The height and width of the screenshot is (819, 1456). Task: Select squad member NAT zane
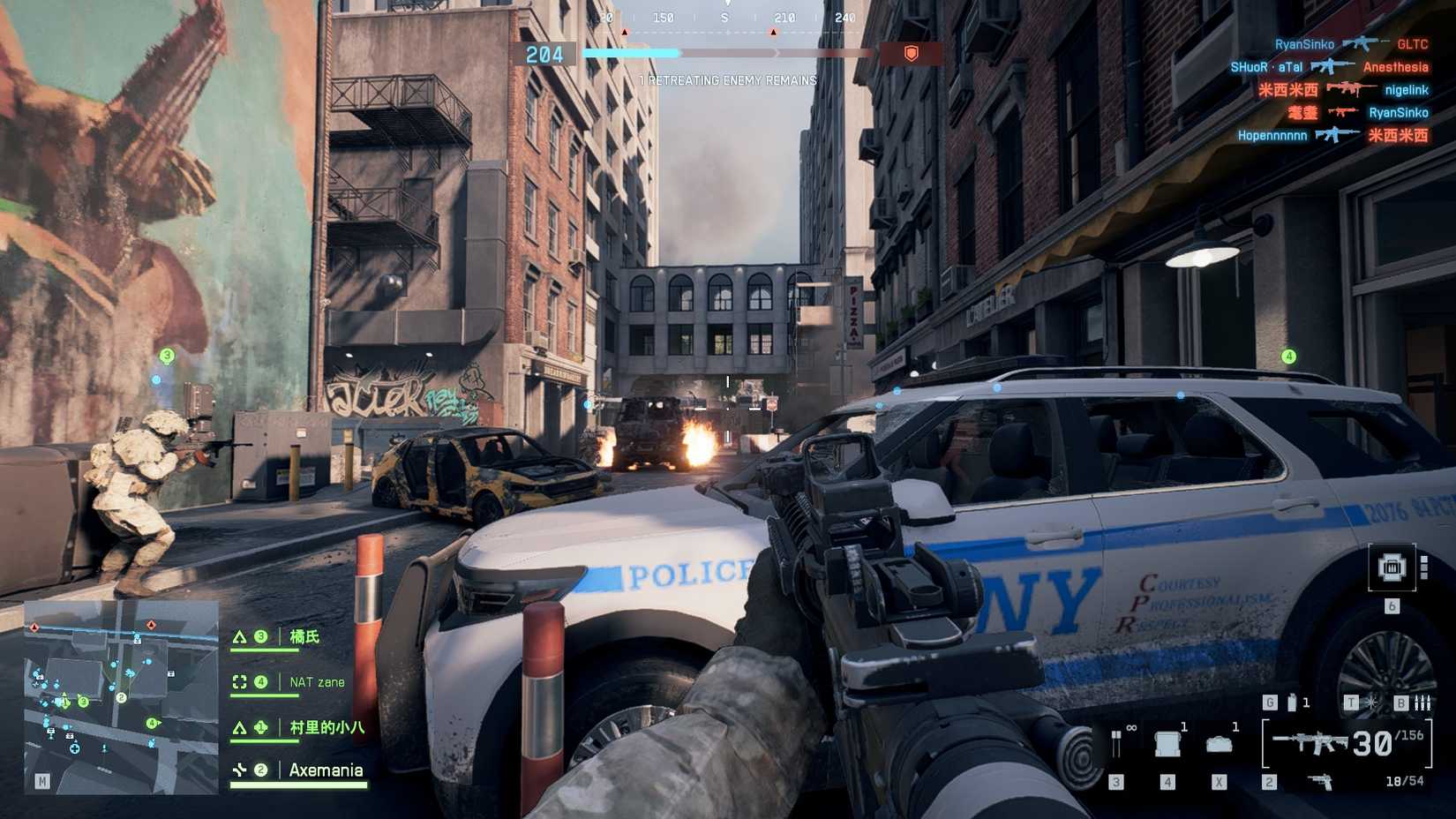317,682
